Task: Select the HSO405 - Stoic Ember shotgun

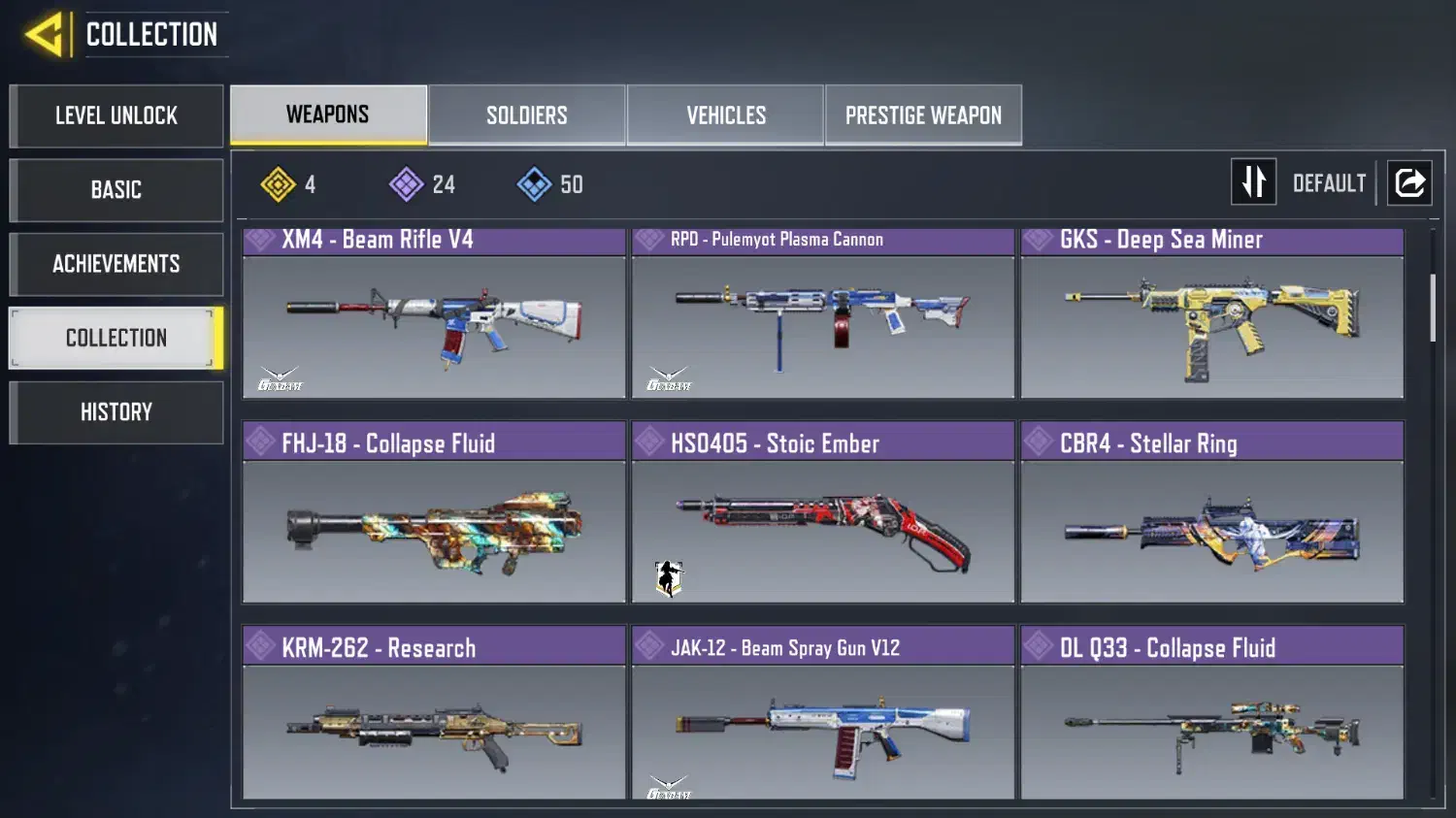Action: pos(823,514)
